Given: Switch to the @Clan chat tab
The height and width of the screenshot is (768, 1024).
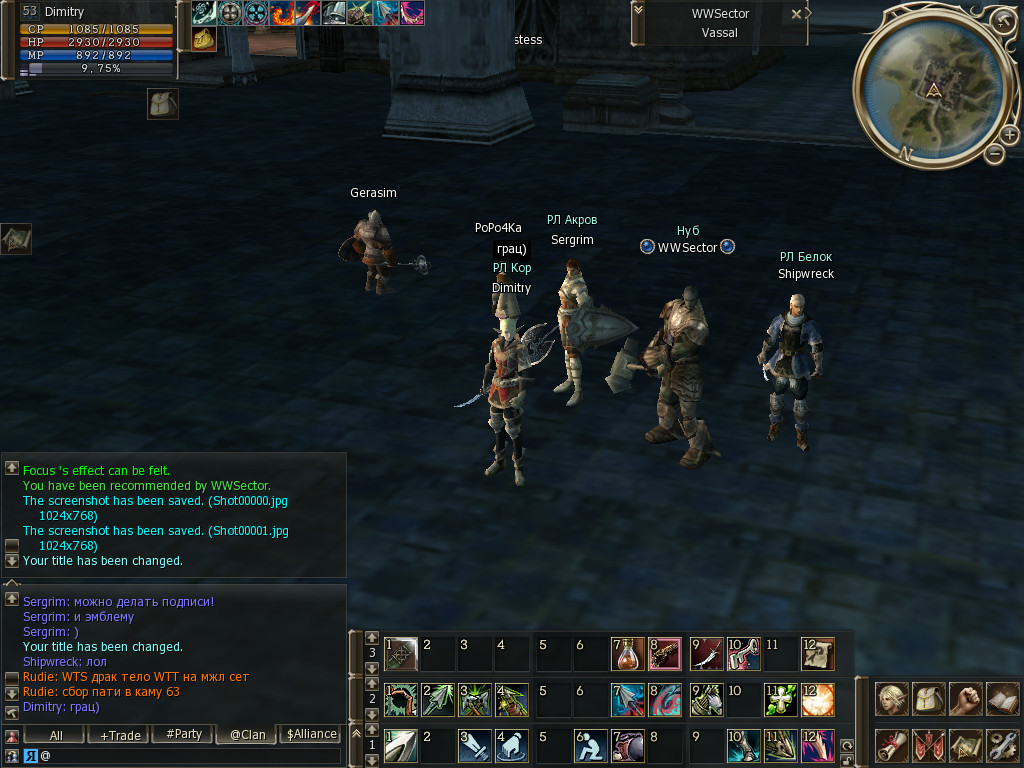Looking at the screenshot, I should pos(248,735).
